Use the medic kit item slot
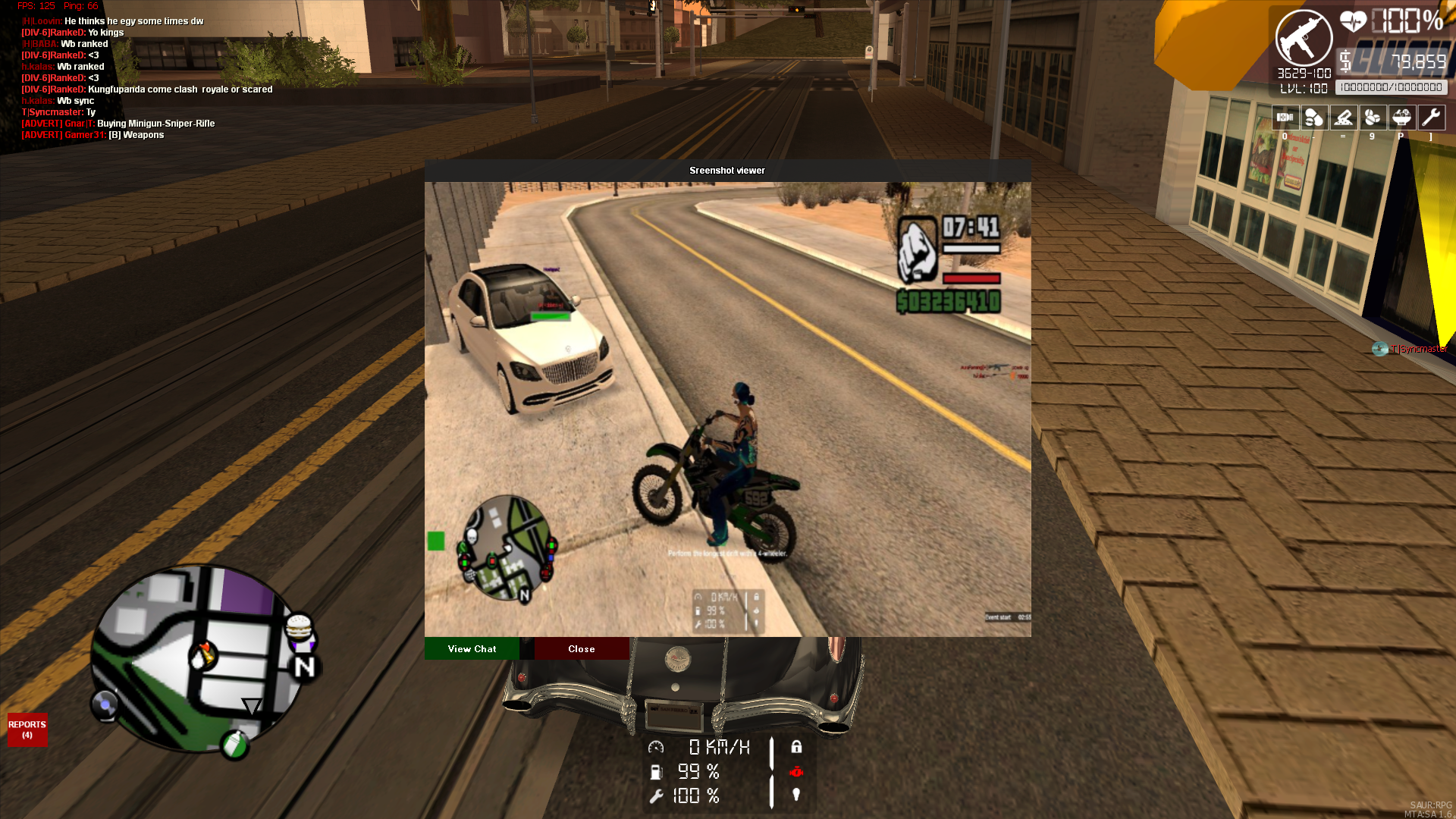1456x819 pixels. point(1285,118)
